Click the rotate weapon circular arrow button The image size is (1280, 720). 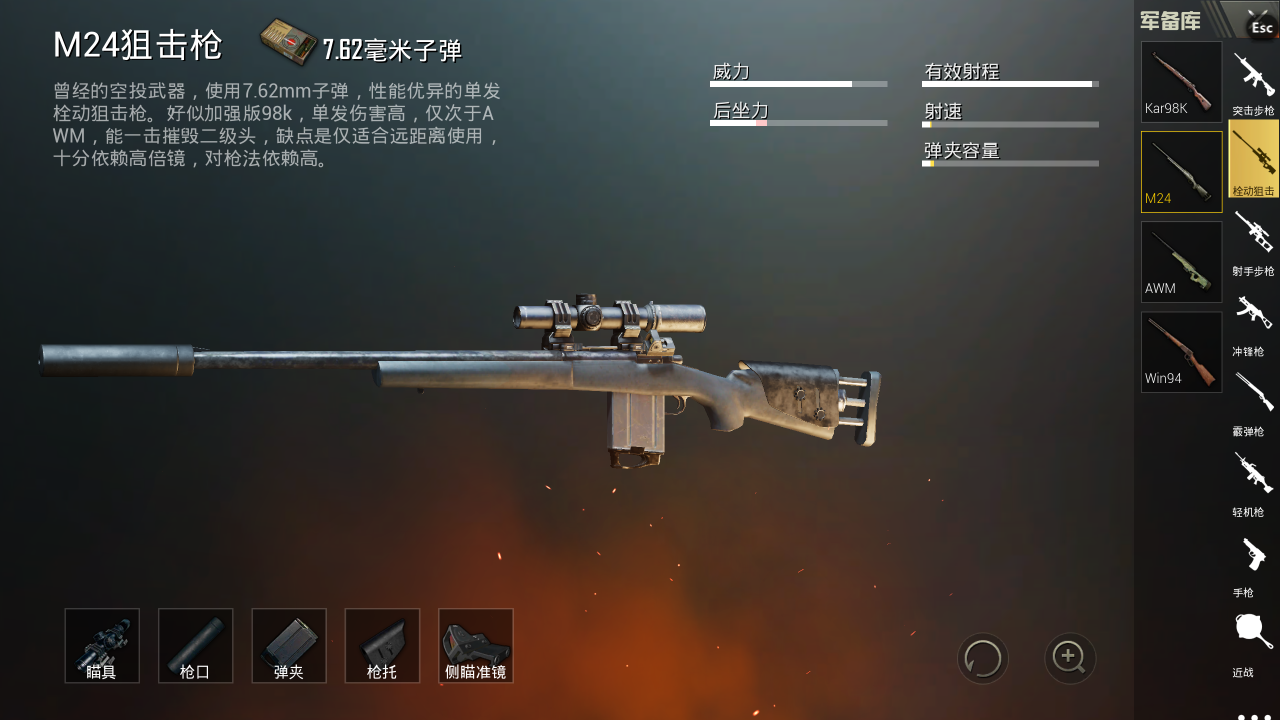click(x=983, y=659)
